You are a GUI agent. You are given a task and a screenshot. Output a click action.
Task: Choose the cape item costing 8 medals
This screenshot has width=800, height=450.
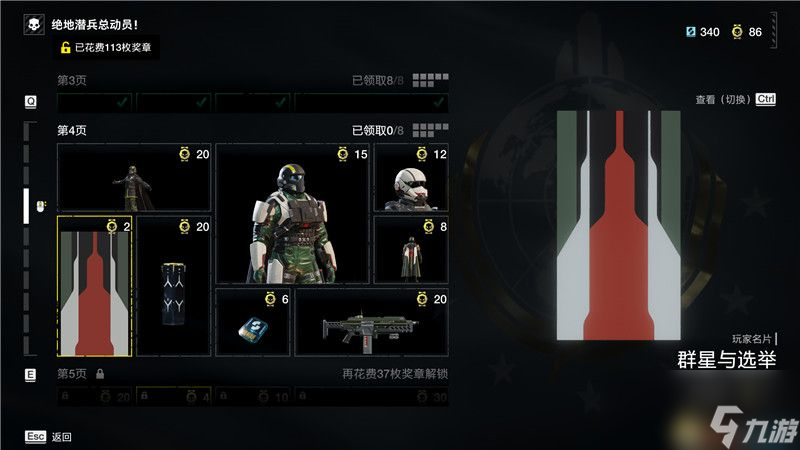(x=411, y=250)
